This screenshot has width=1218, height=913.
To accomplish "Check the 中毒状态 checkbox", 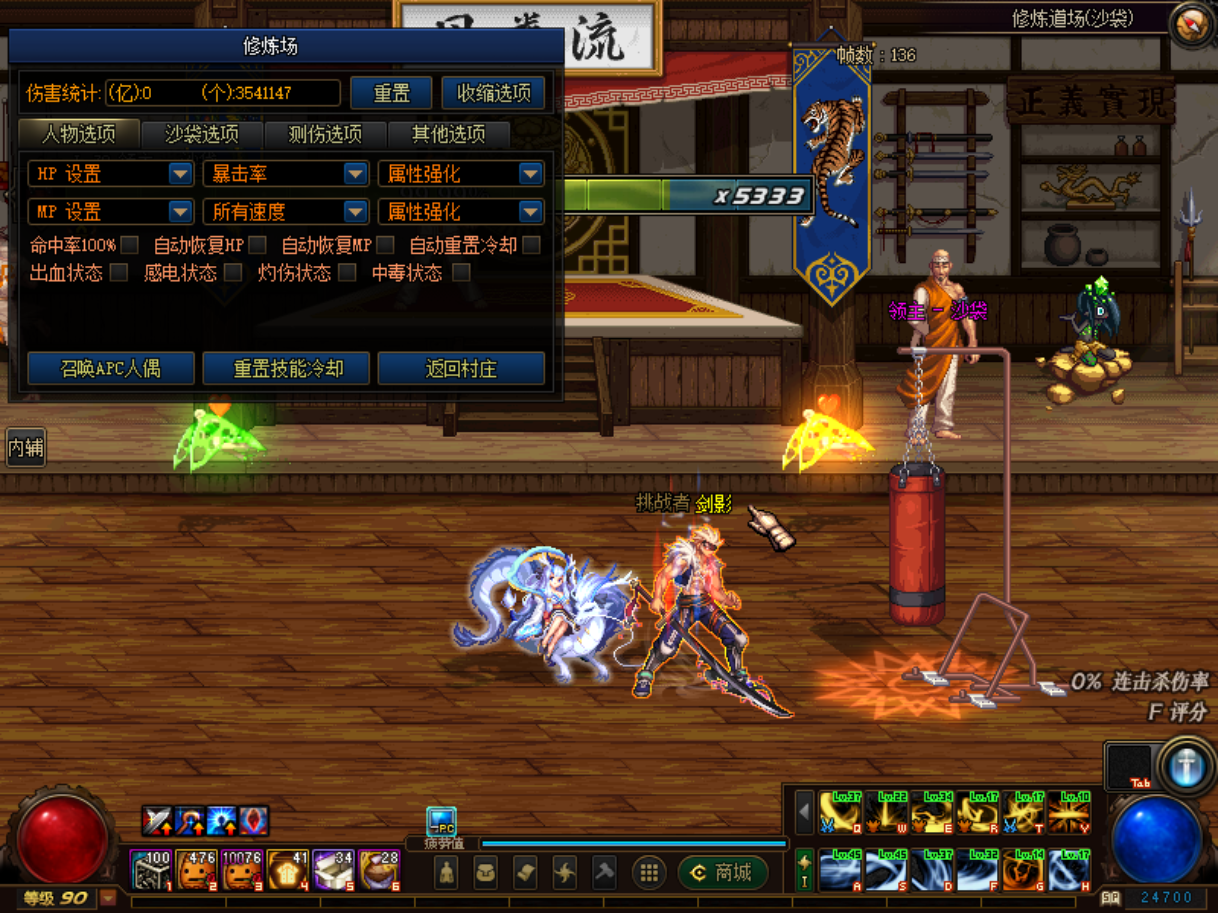I will 461,272.
